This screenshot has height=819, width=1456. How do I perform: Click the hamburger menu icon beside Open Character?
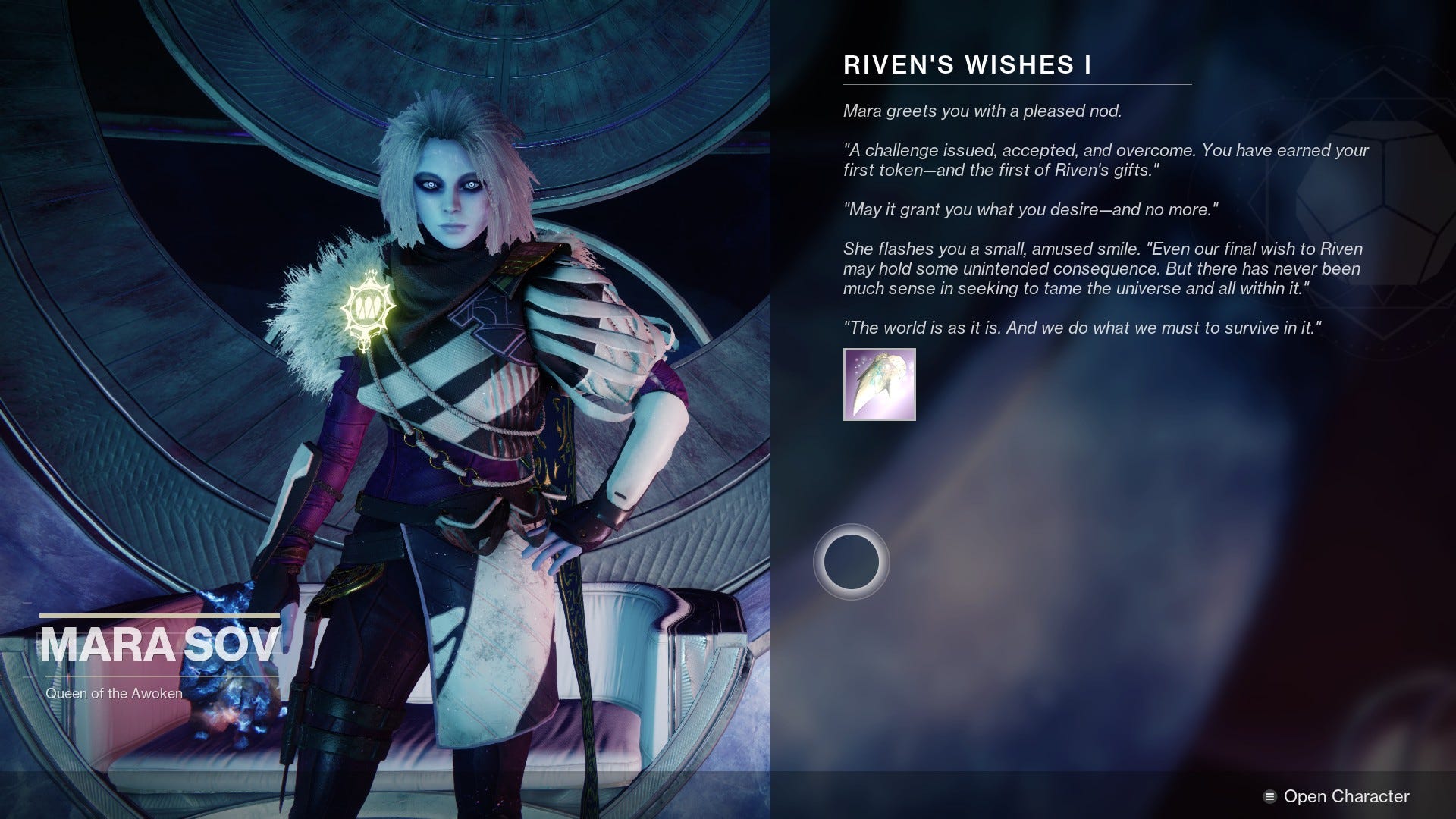point(1271,796)
